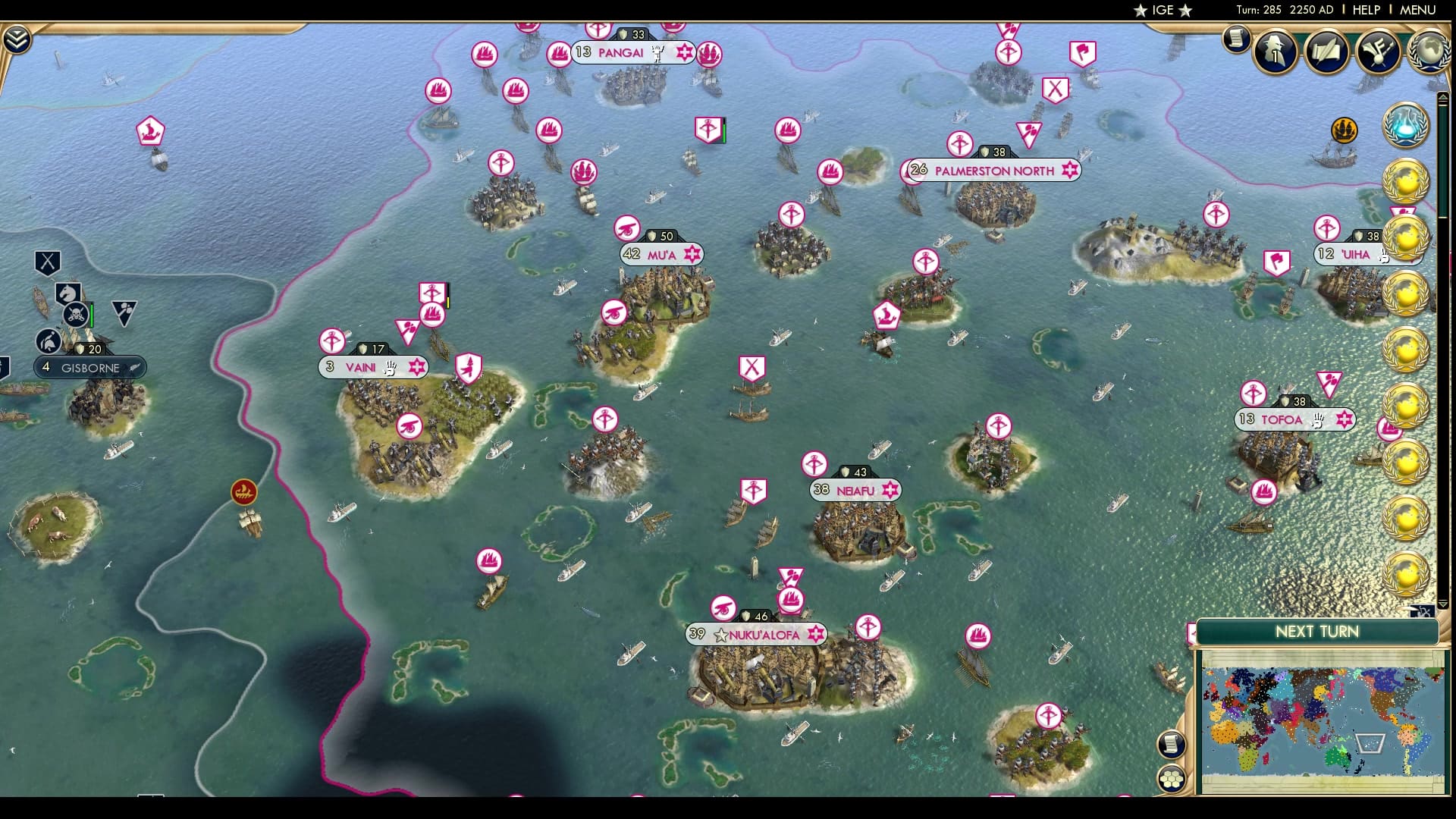Screen dimensions: 1456x819
Task: Click the green unit health bar near Gisborne
Action: click(x=92, y=315)
